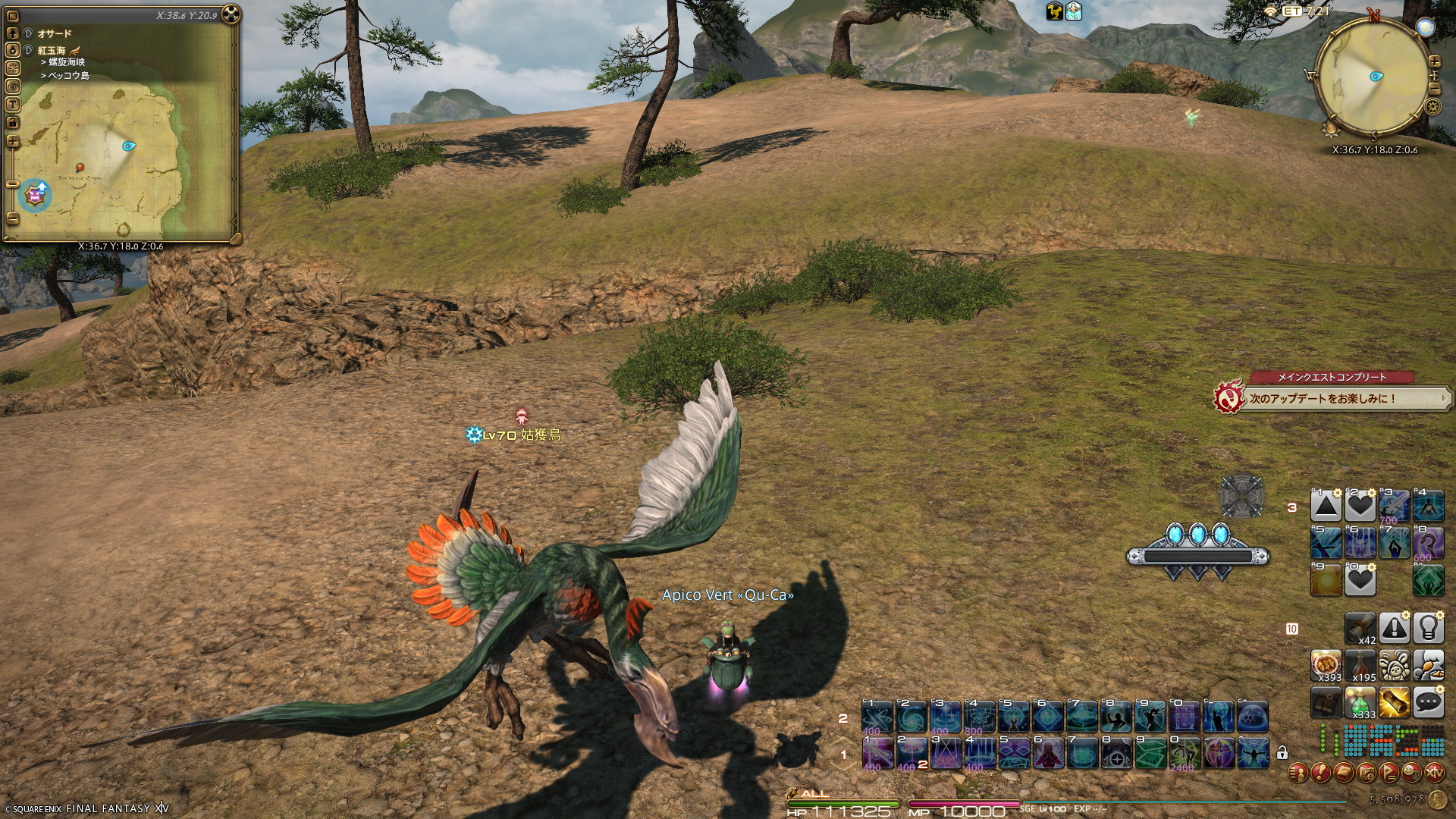This screenshot has width=1456, height=819.
Task: Click the minimap zoom-out minus button
Action: coord(1434,89)
